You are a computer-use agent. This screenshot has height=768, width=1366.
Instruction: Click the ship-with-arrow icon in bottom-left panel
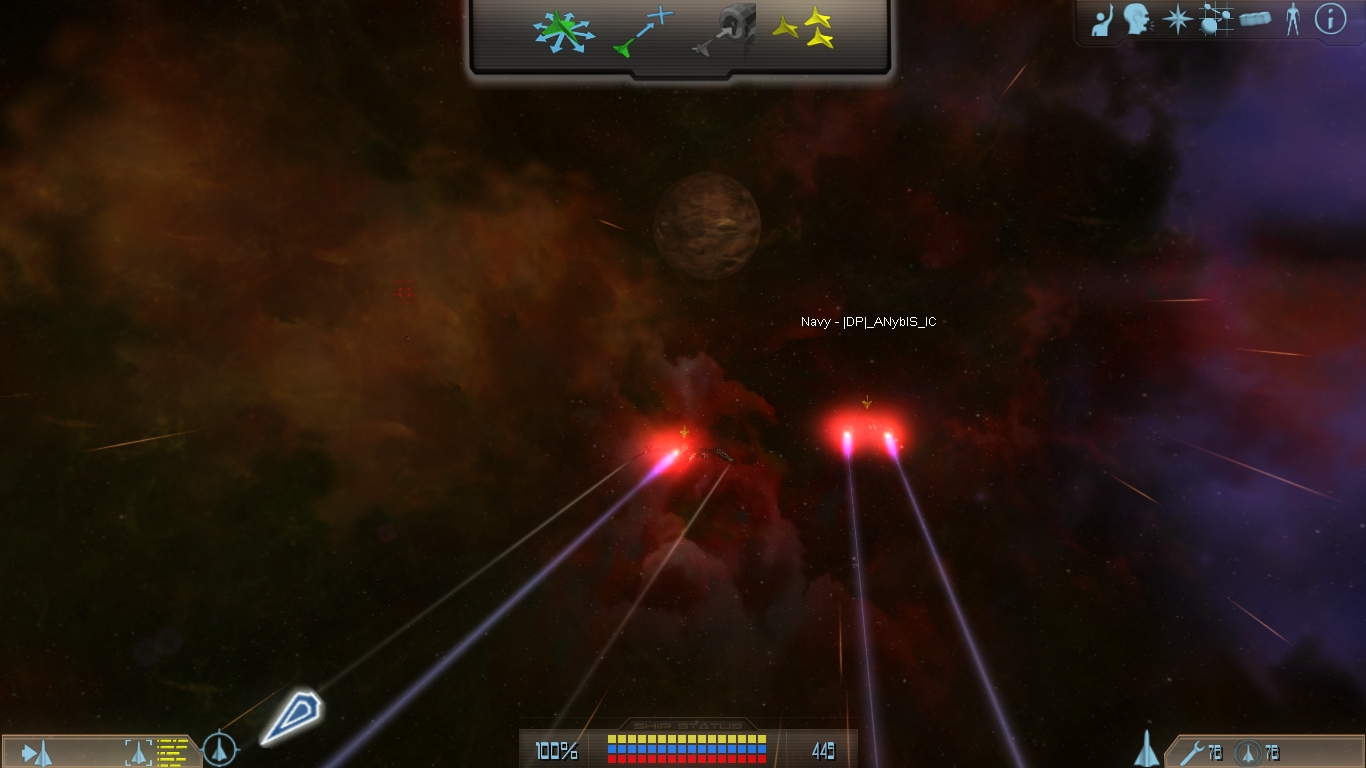tap(36, 752)
